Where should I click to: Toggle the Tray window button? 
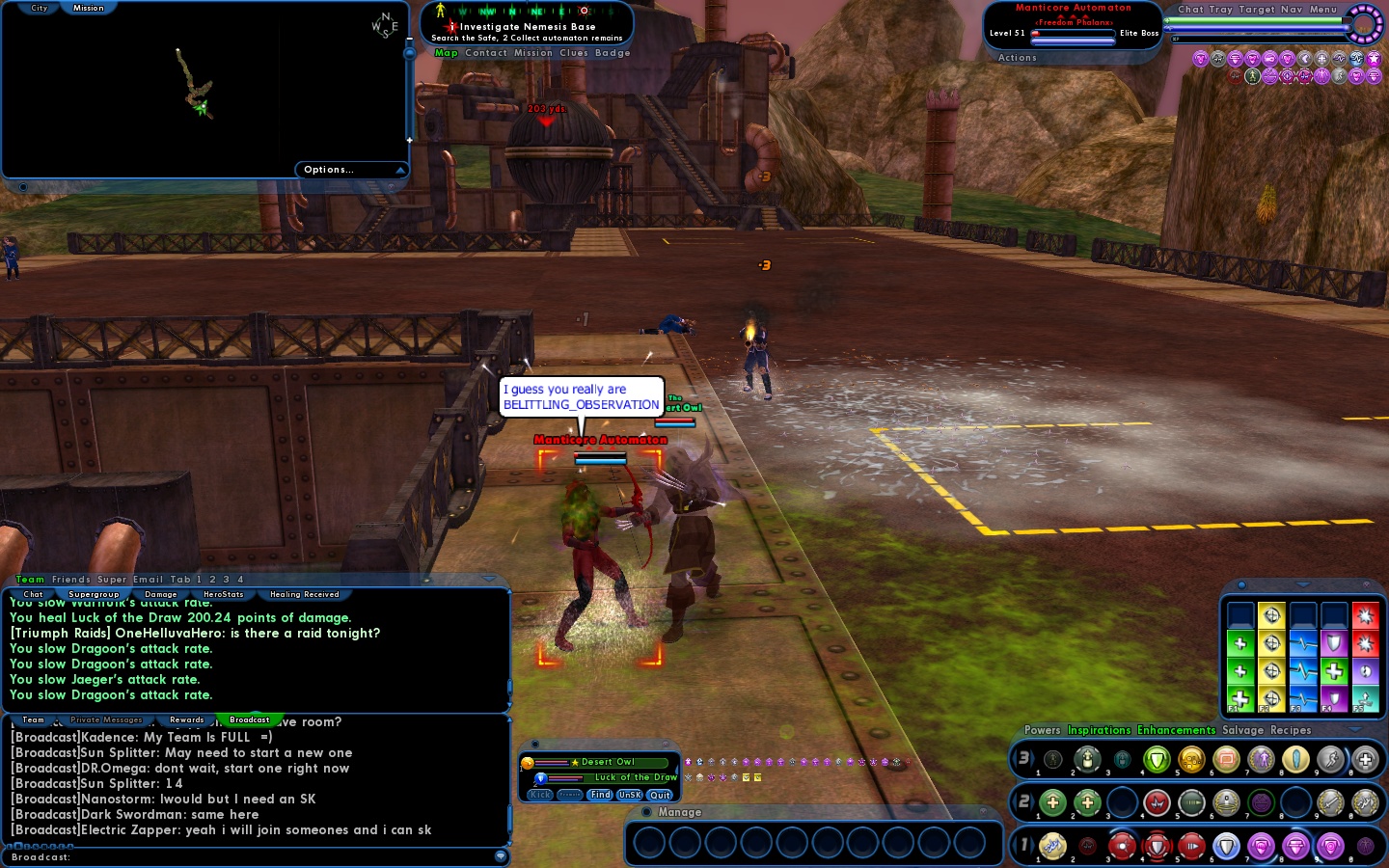(1221, 10)
